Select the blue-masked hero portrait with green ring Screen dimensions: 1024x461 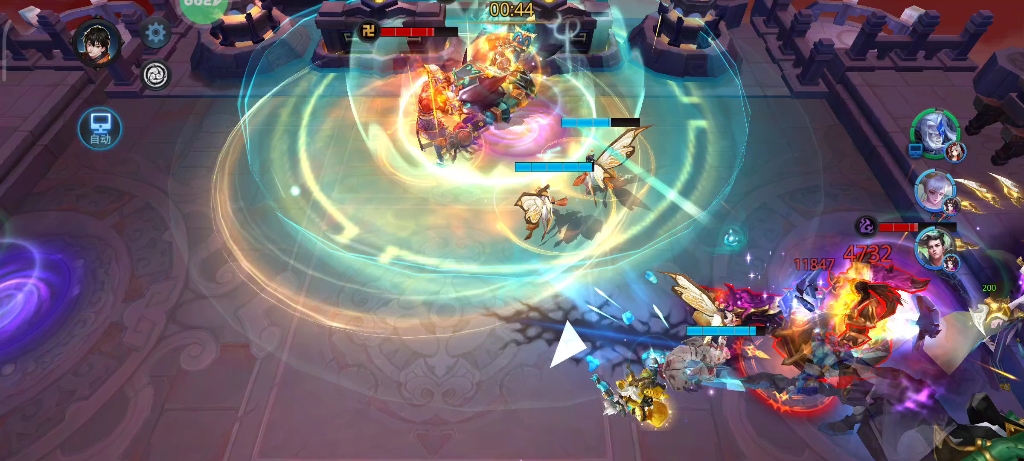click(935, 132)
